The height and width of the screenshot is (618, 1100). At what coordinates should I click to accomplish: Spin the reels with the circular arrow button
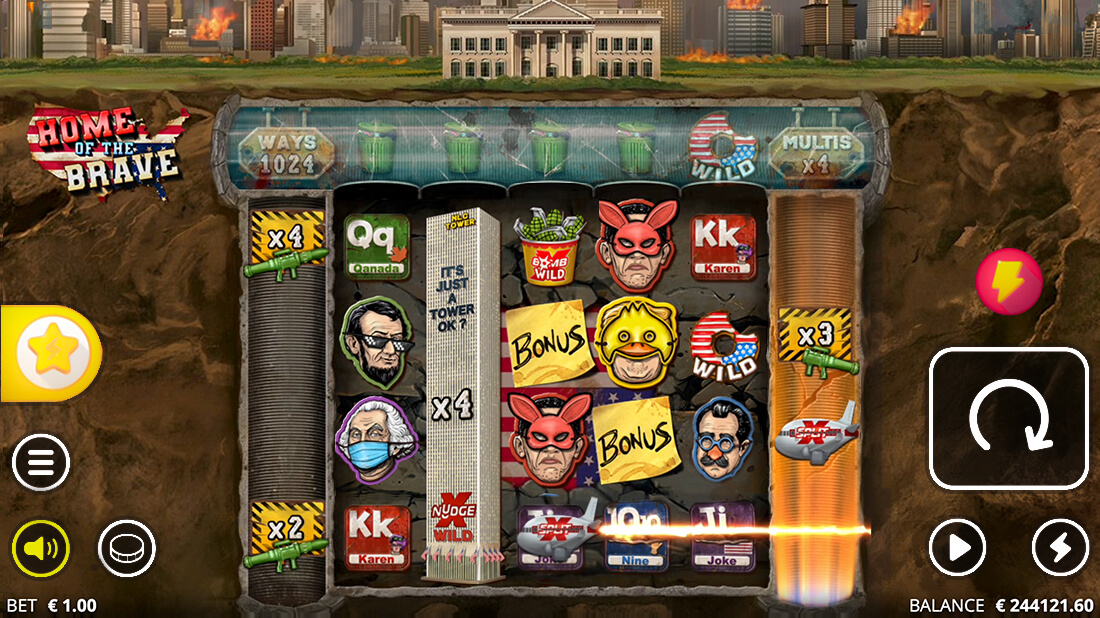click(x=1008, y=418)
